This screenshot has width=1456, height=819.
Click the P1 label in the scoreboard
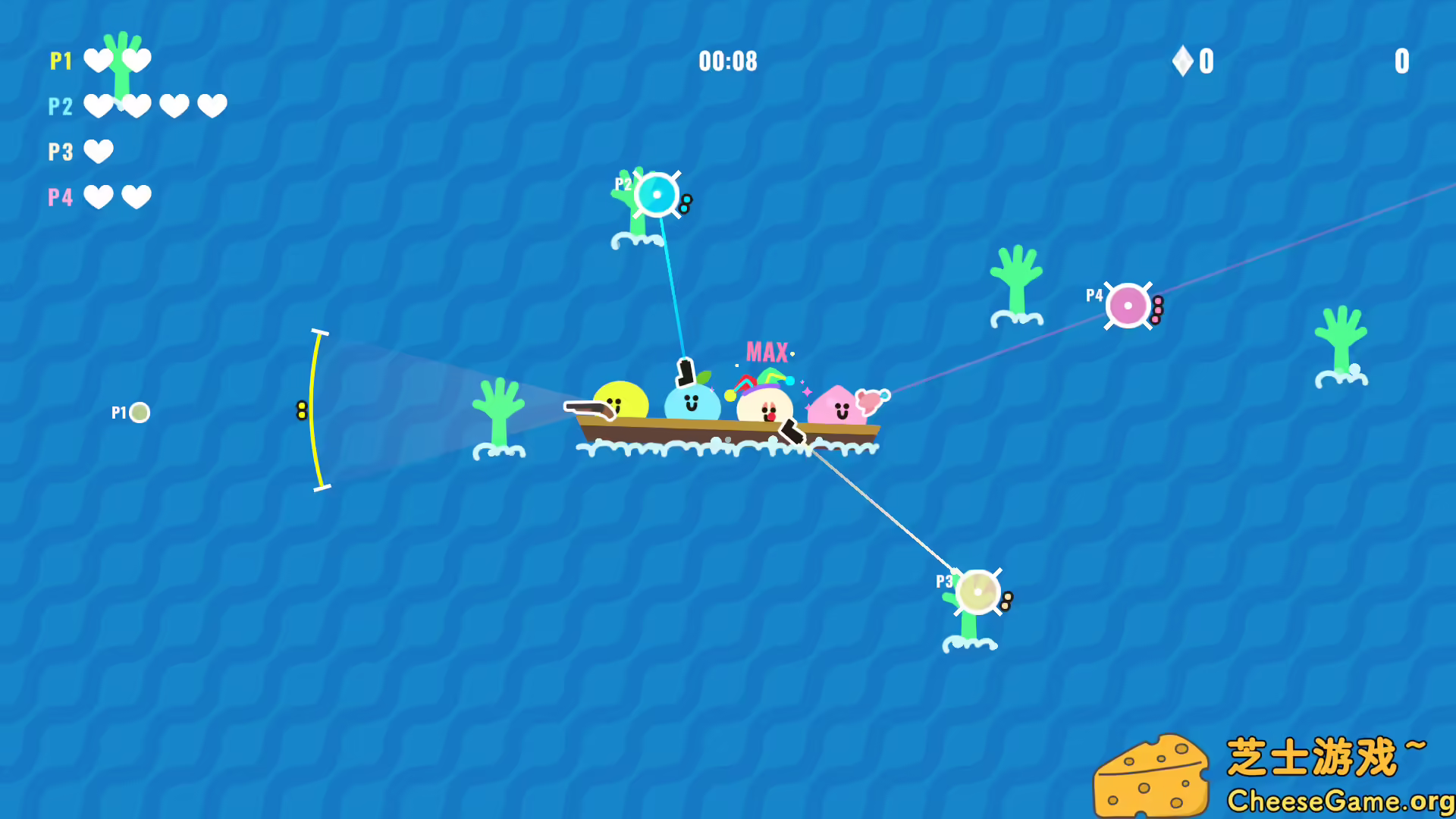61,61
